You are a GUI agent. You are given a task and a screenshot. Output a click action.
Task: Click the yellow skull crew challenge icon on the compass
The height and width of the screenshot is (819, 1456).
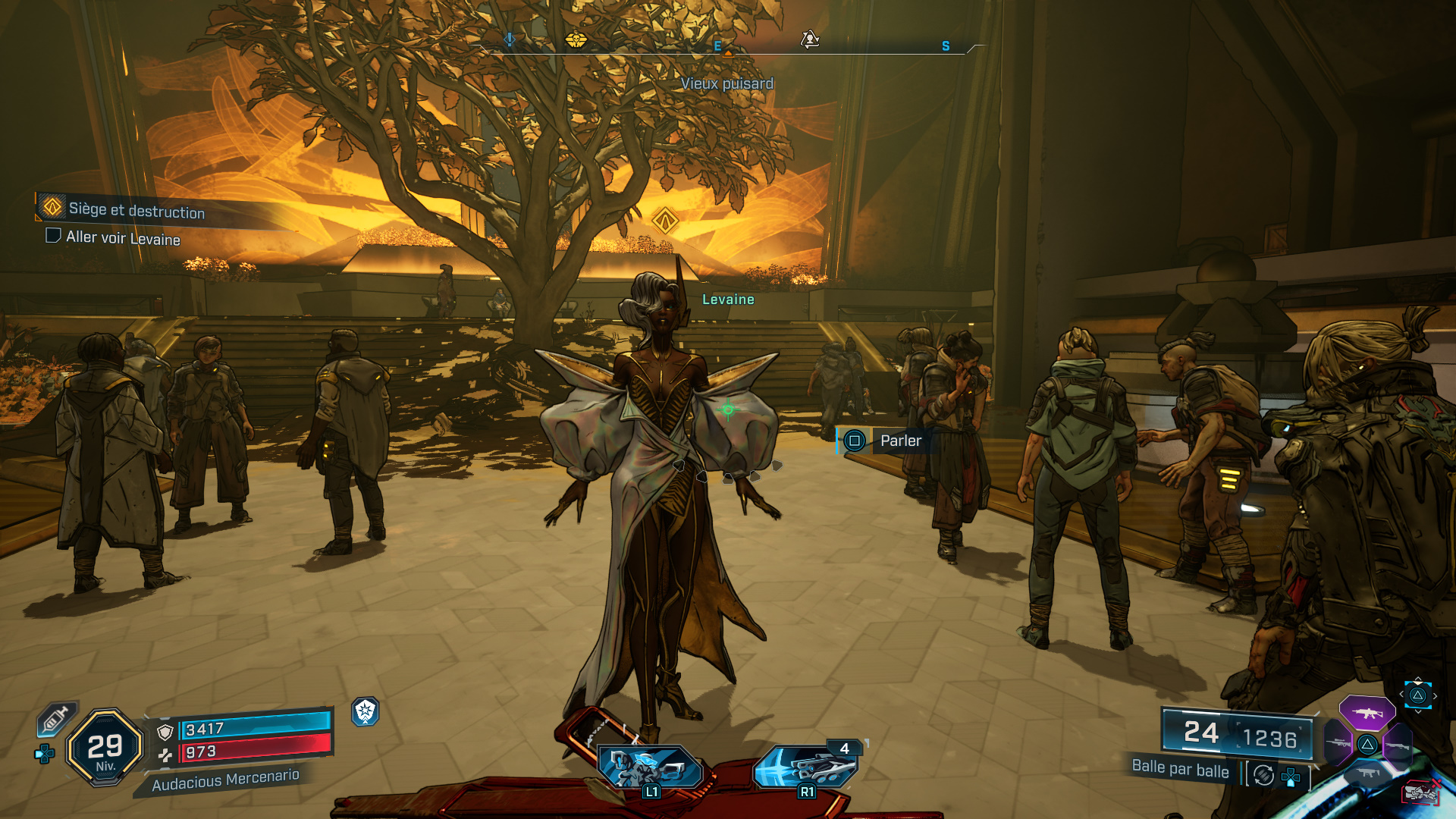pyautogui.click(x=576, y=42)
